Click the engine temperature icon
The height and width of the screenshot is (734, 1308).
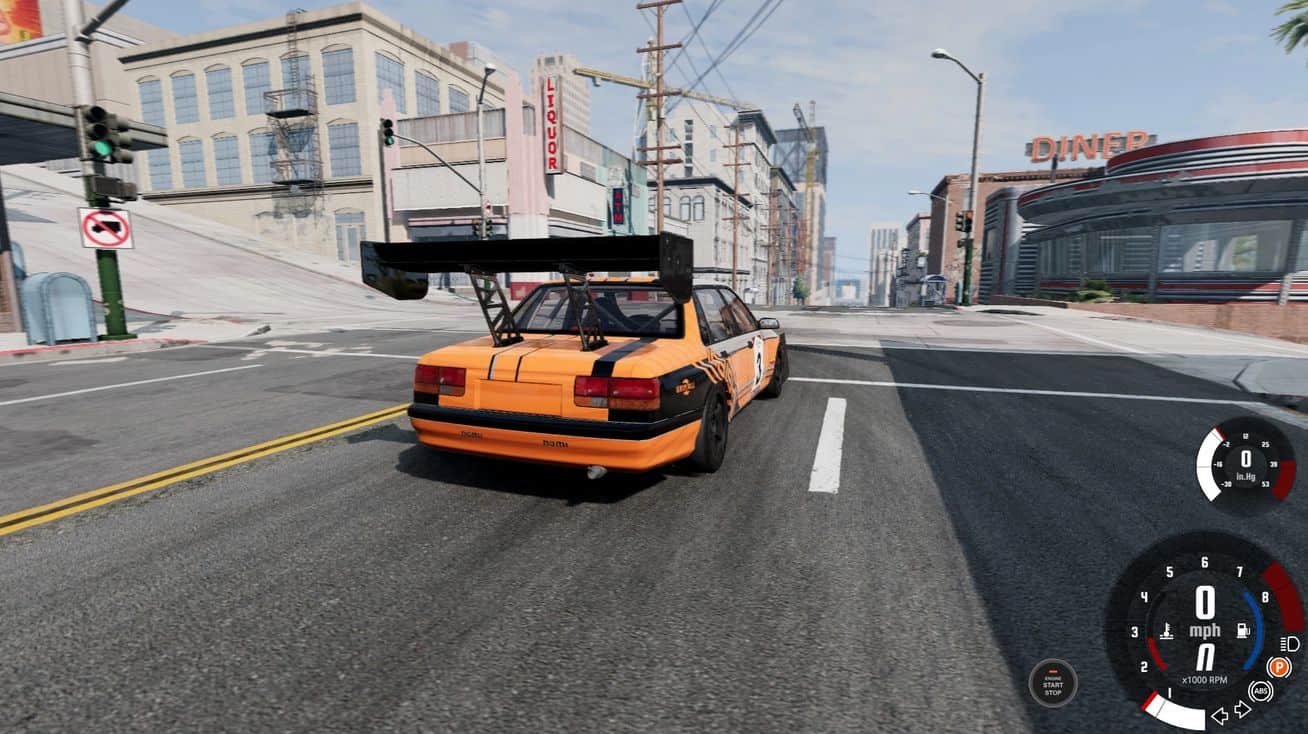[1166, 632]
